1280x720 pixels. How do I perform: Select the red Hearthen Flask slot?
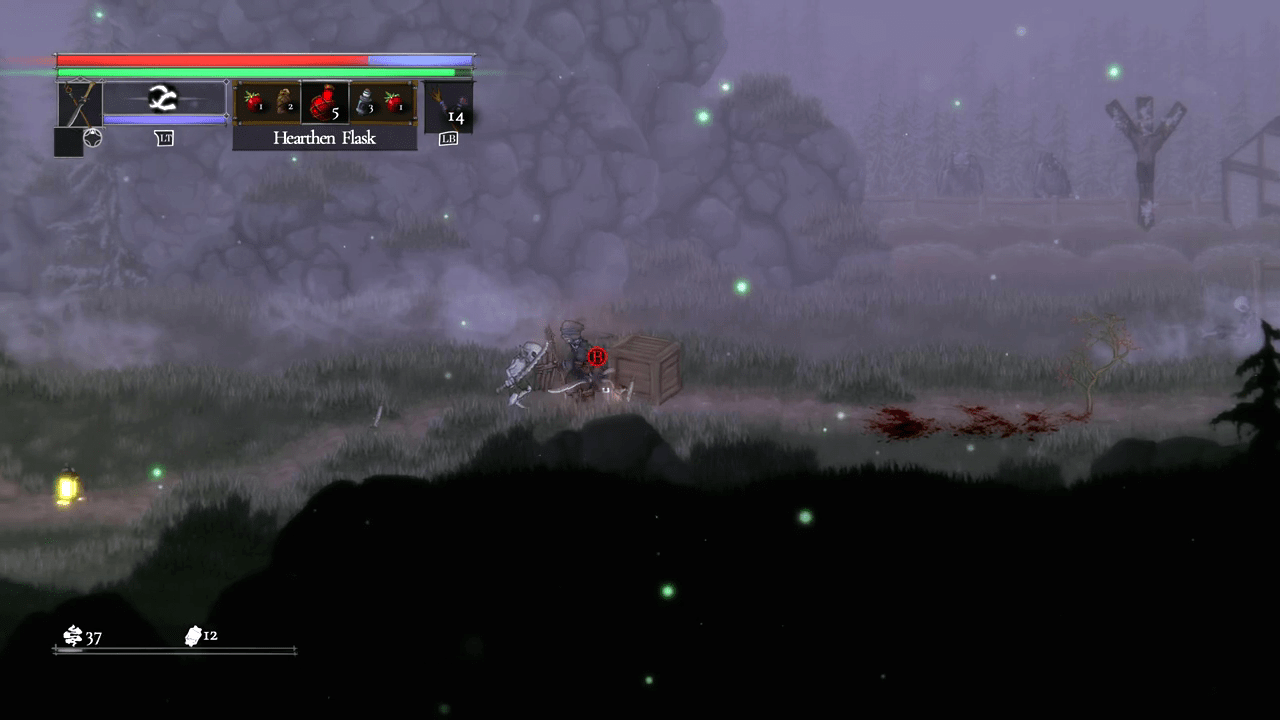(324, 102)
